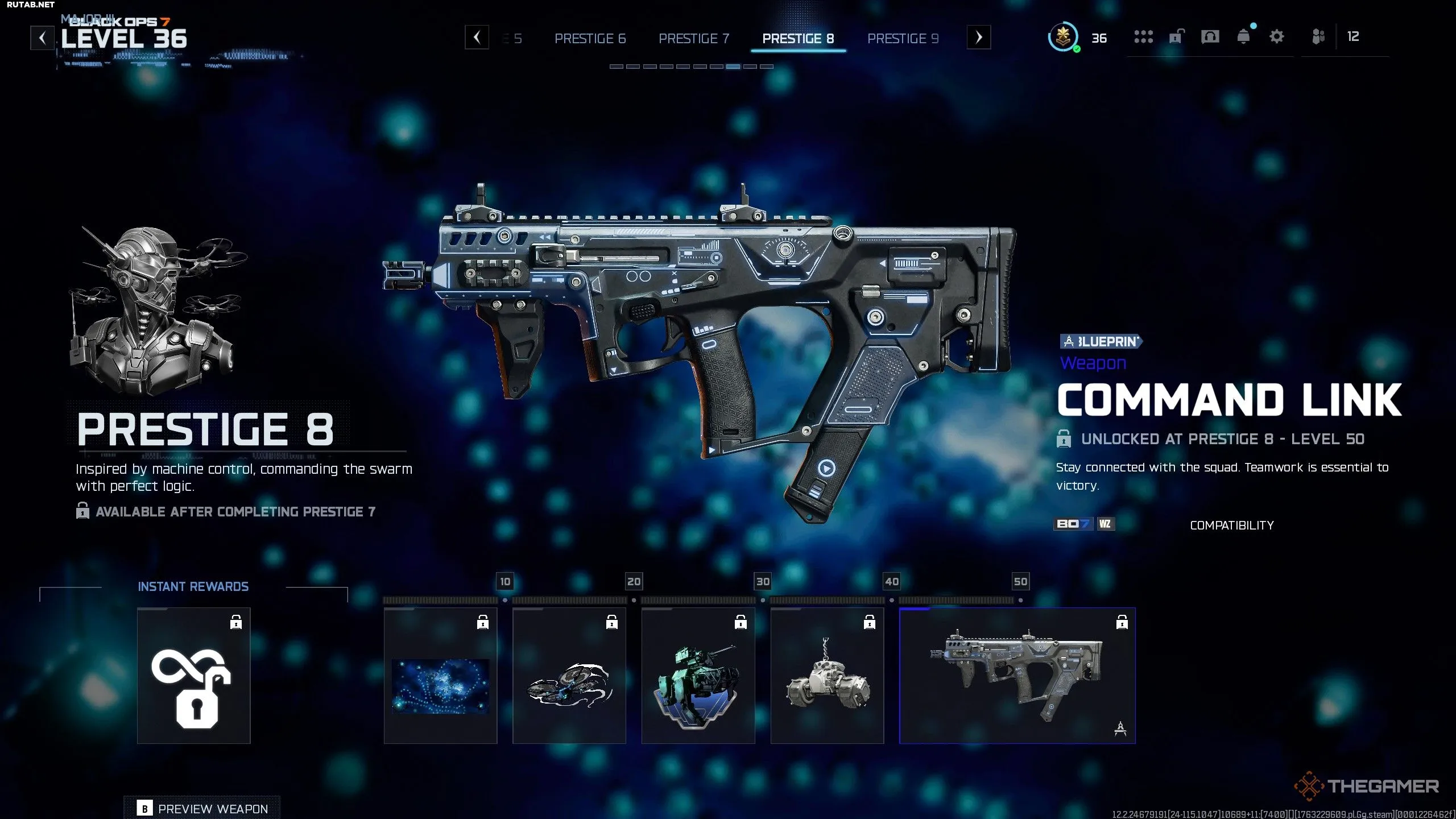Select the level 30 robot emblem reward

coord(698,675)
